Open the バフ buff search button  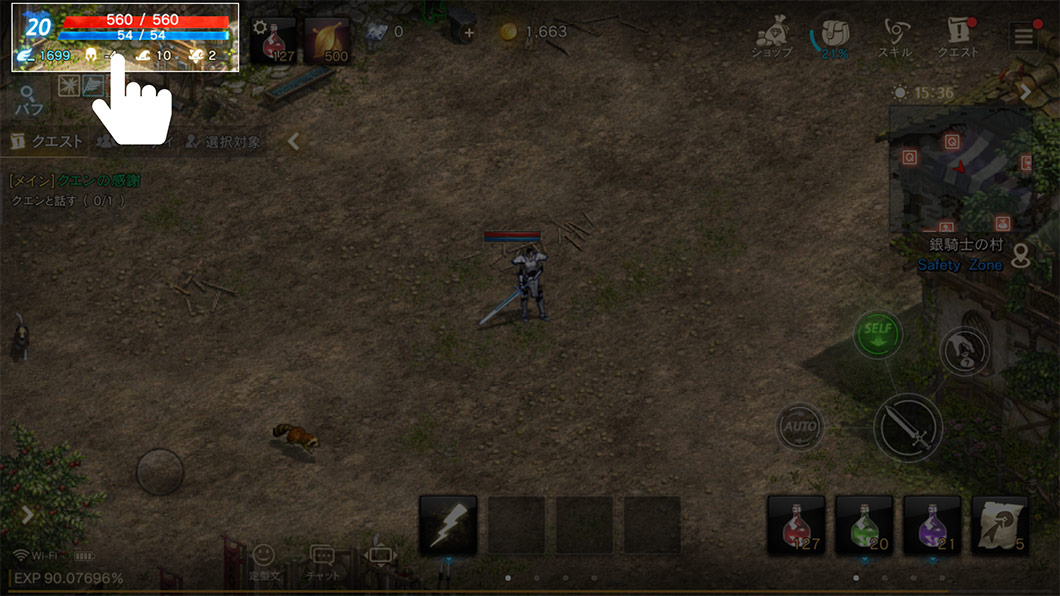click(x=28, y=101)
